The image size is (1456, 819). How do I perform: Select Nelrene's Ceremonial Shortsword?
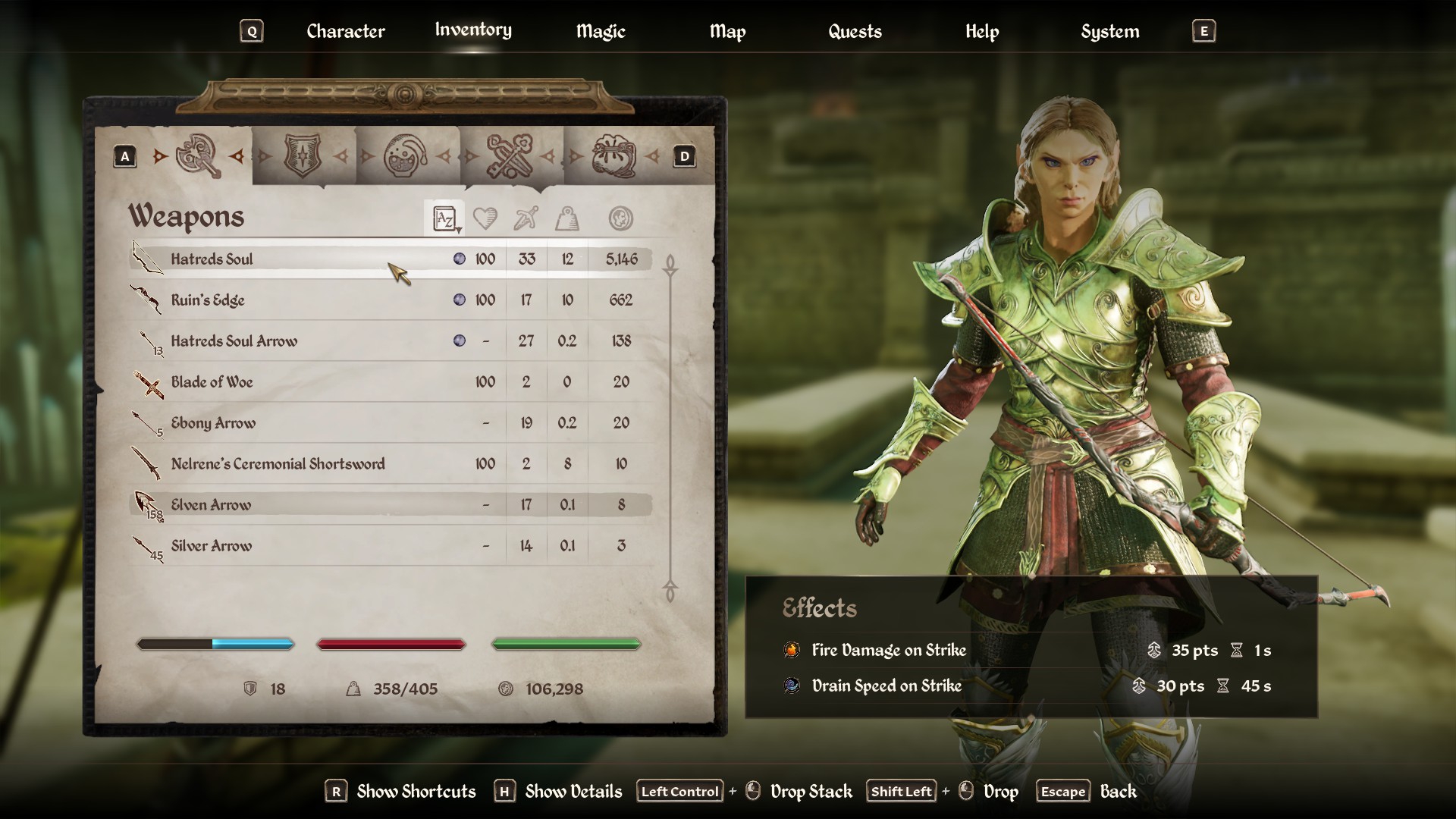(x=278, y=464)
